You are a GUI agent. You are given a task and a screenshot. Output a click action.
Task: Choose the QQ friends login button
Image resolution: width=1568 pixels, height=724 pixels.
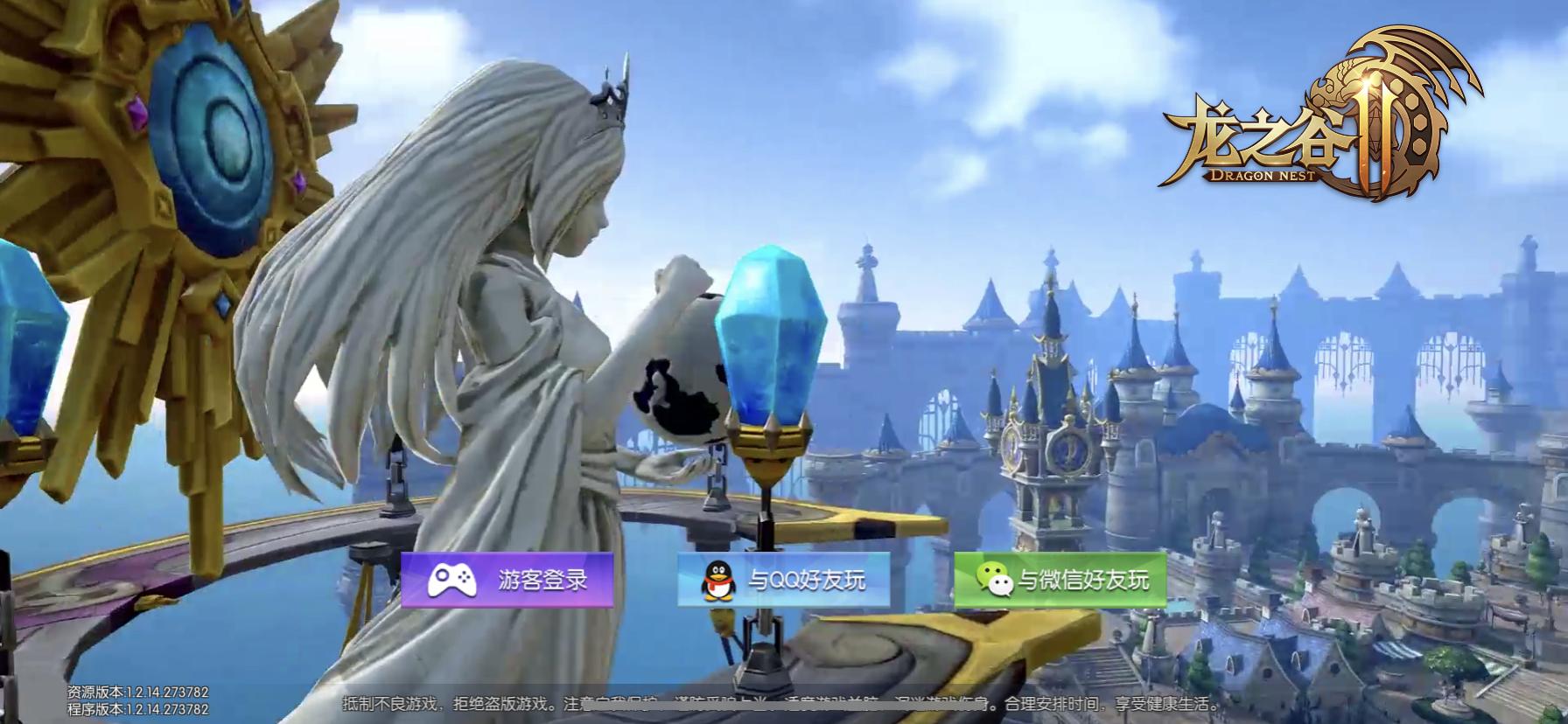click(x=783, y=580)
